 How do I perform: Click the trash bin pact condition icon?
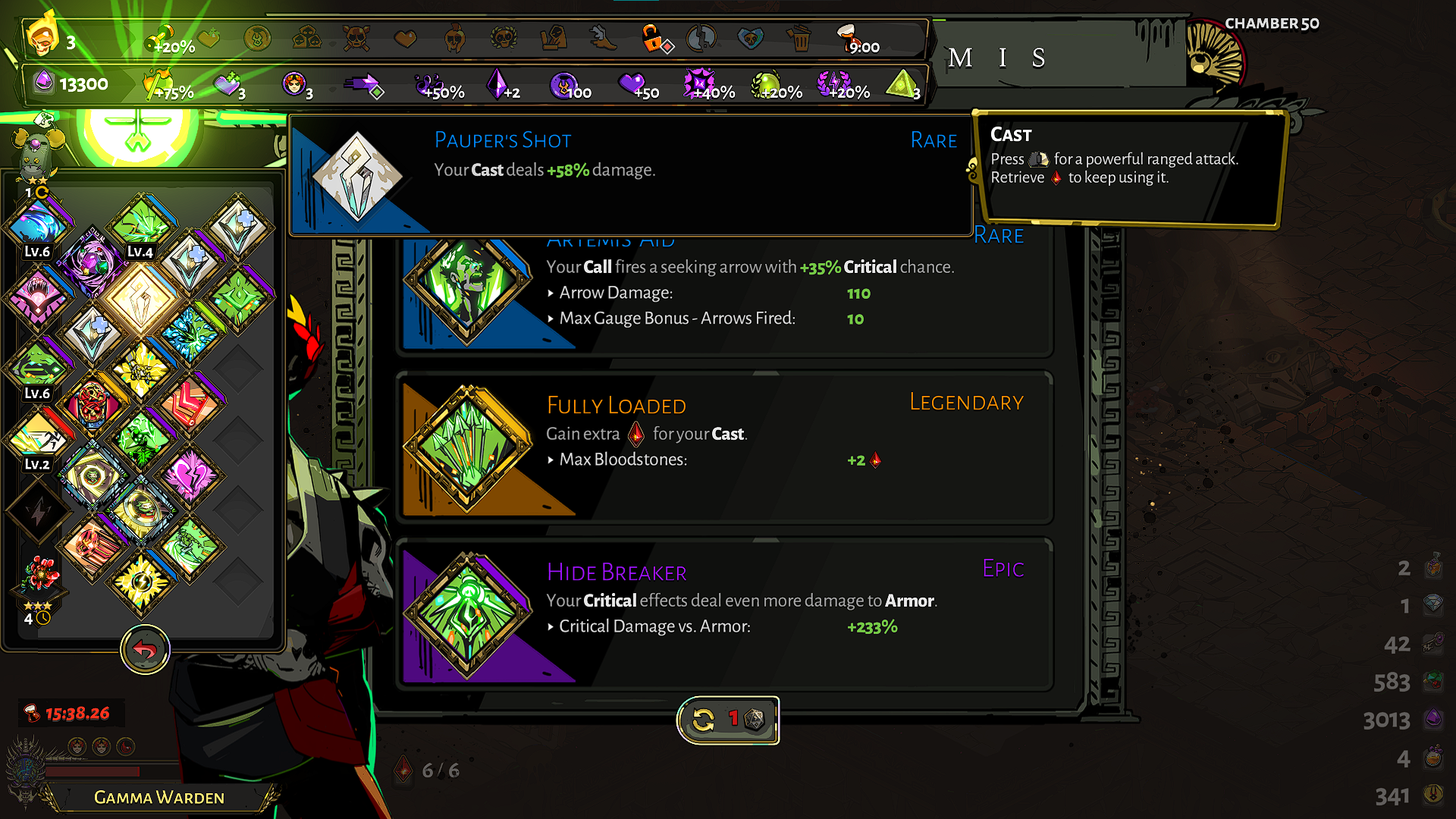coord(801,39)
